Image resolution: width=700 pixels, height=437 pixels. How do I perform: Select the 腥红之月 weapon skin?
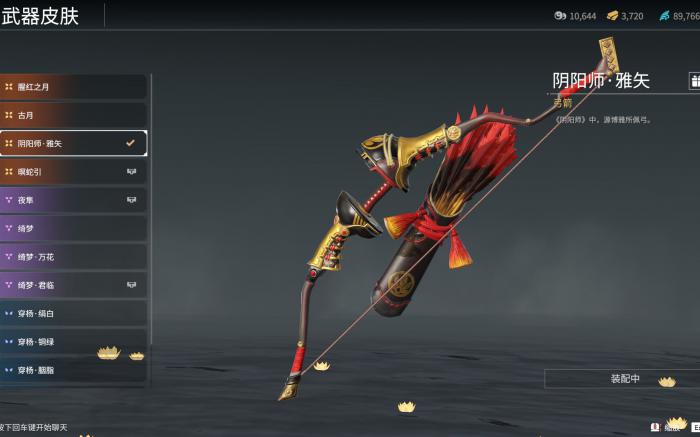[x=73, y=87]
